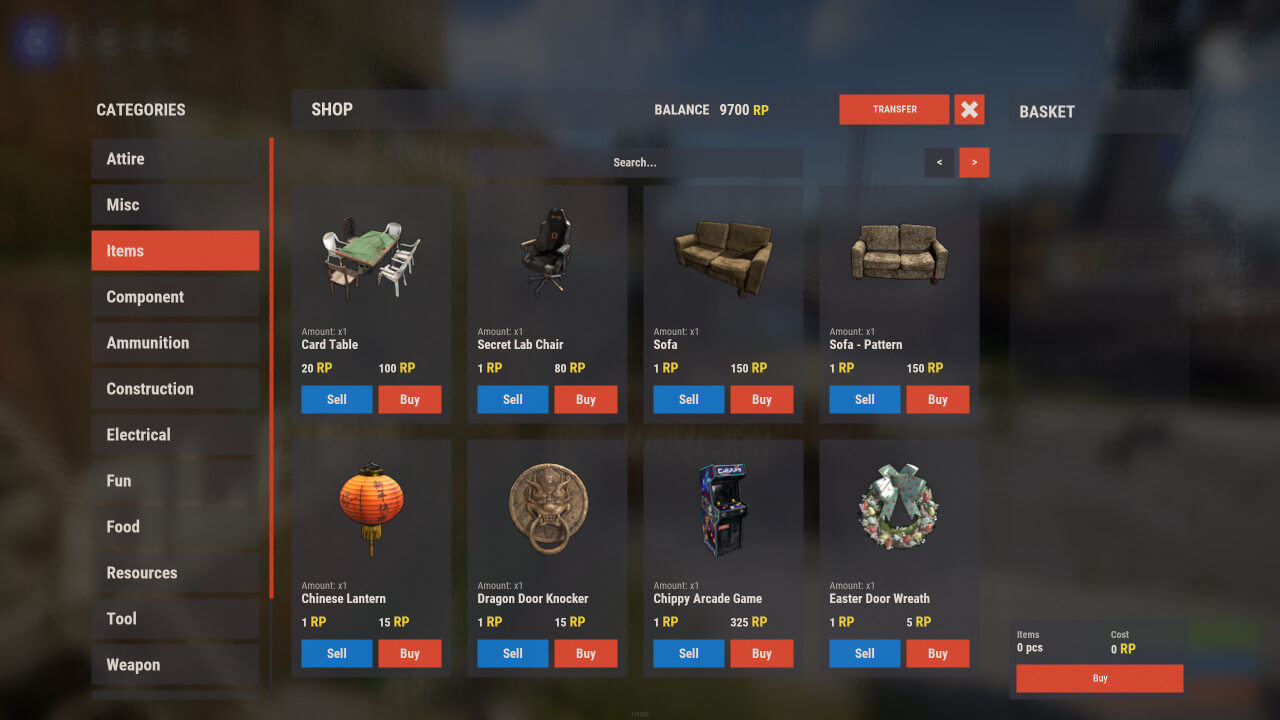Open the Food category

(x=176, y=526)
